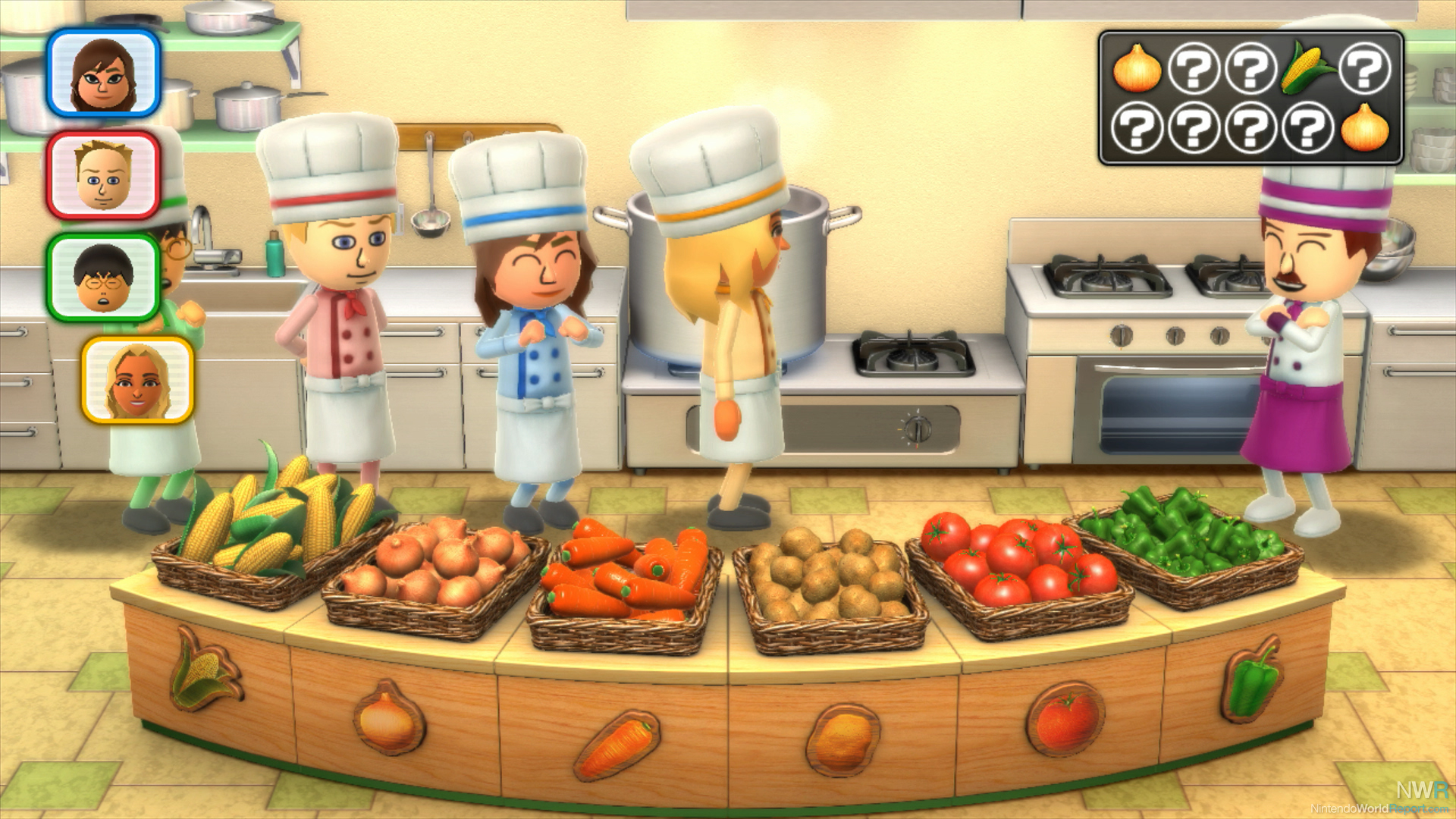Choose the red-framed blond Mii portrait
Viewport: 1456px width, 819px height.
103,175
